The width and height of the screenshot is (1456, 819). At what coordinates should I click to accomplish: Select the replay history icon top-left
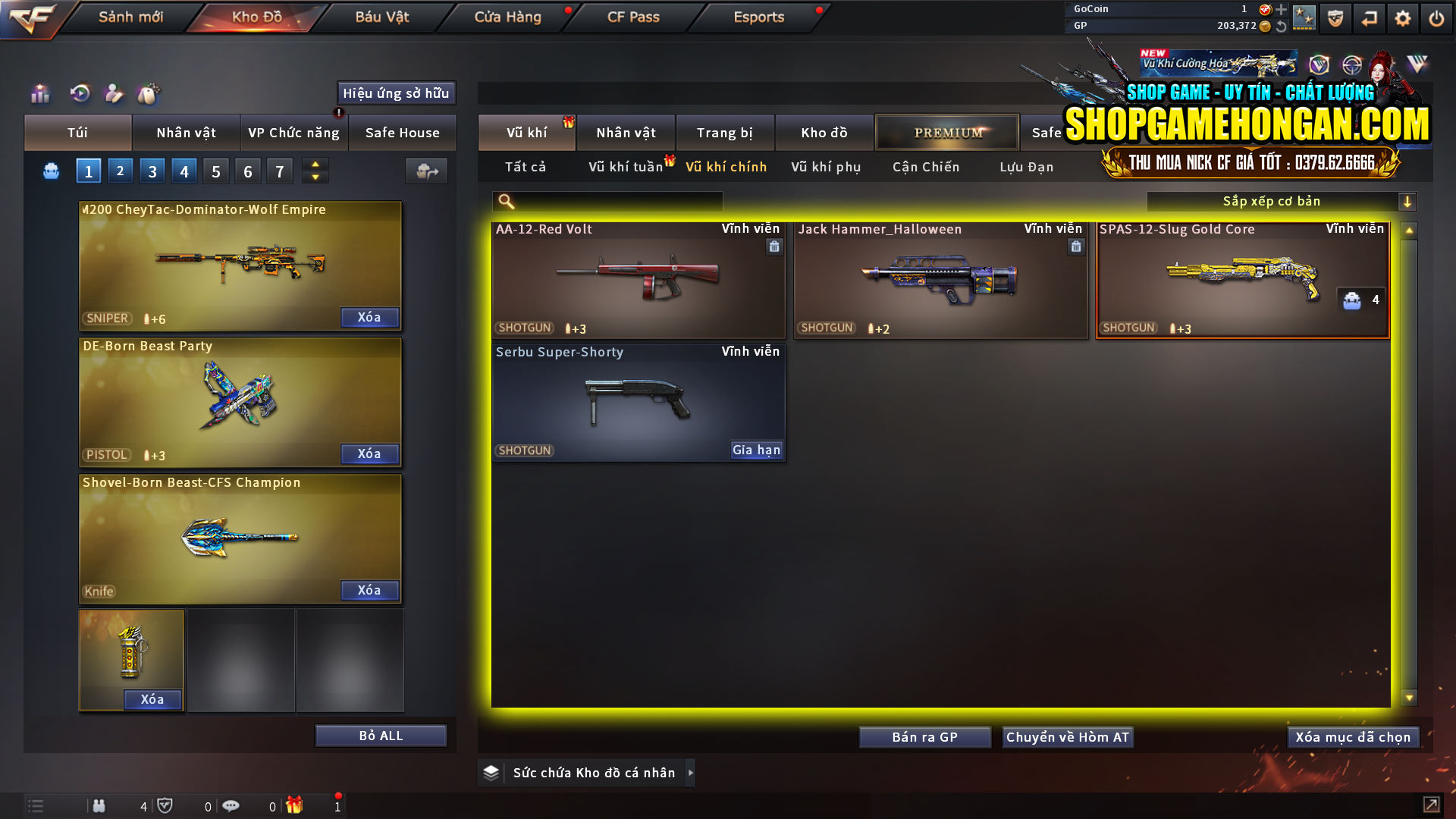[80, 94]
